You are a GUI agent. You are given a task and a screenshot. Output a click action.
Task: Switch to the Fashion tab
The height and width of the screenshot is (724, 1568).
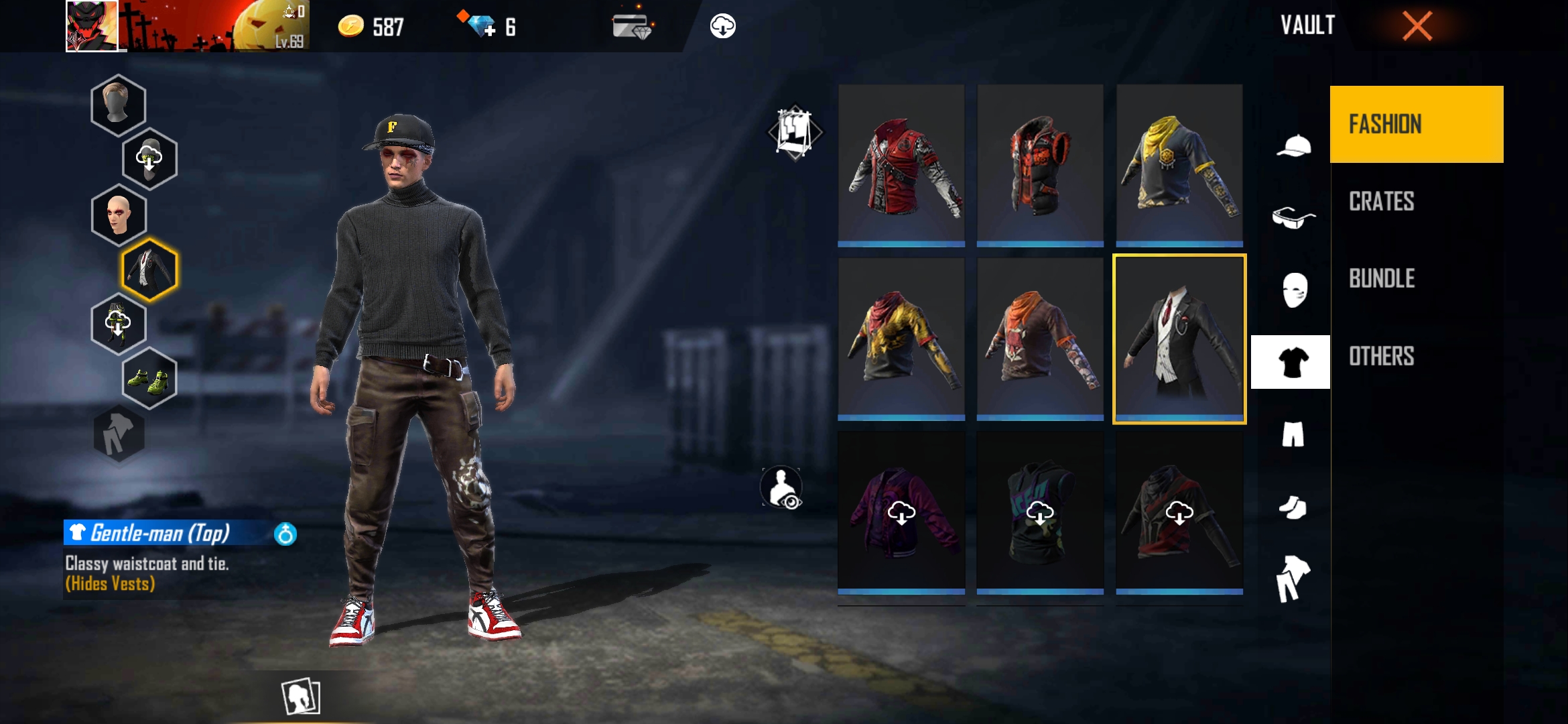[x=1416, y=124]
